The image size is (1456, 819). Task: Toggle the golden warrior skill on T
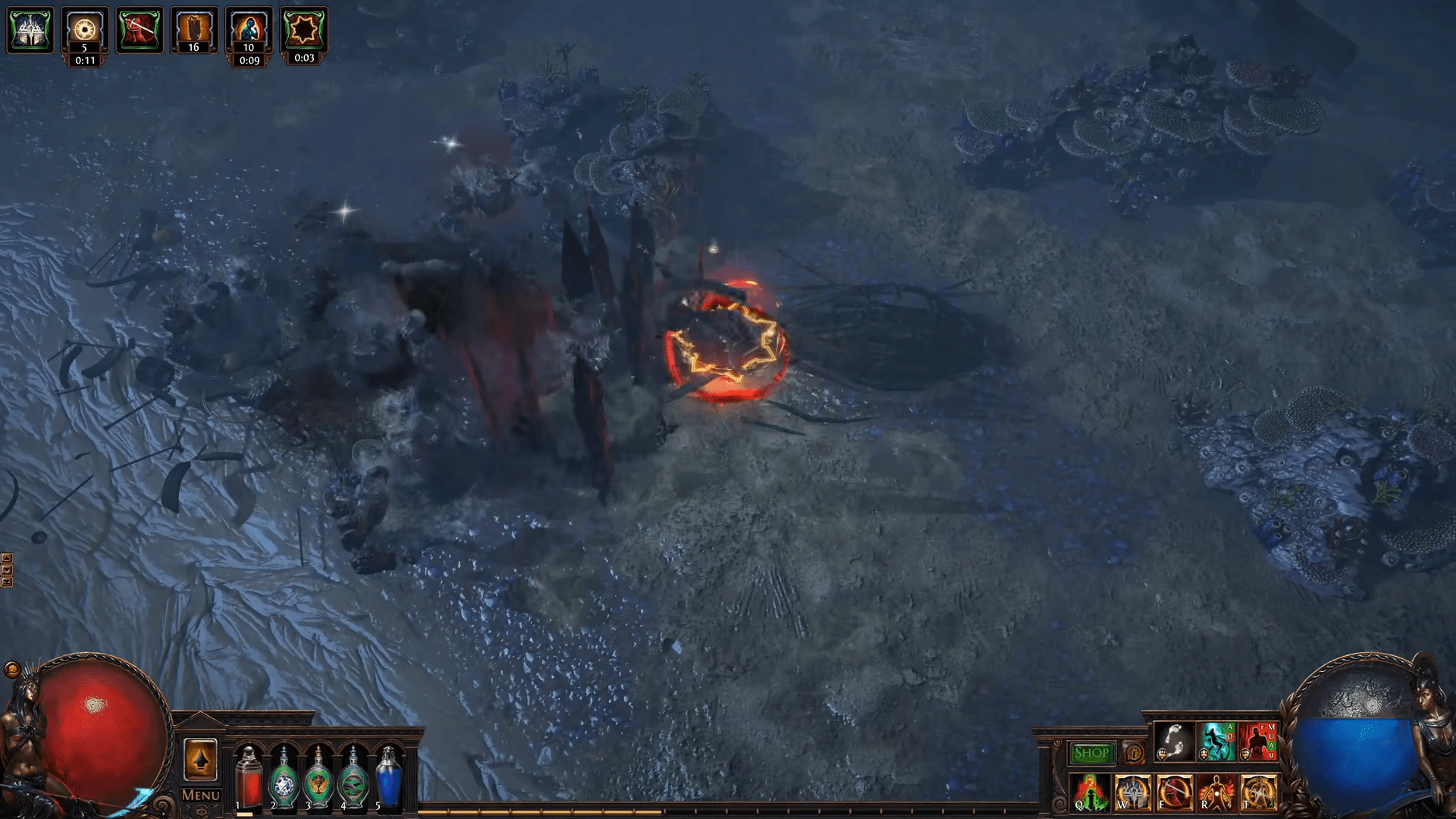(1259, 792)
